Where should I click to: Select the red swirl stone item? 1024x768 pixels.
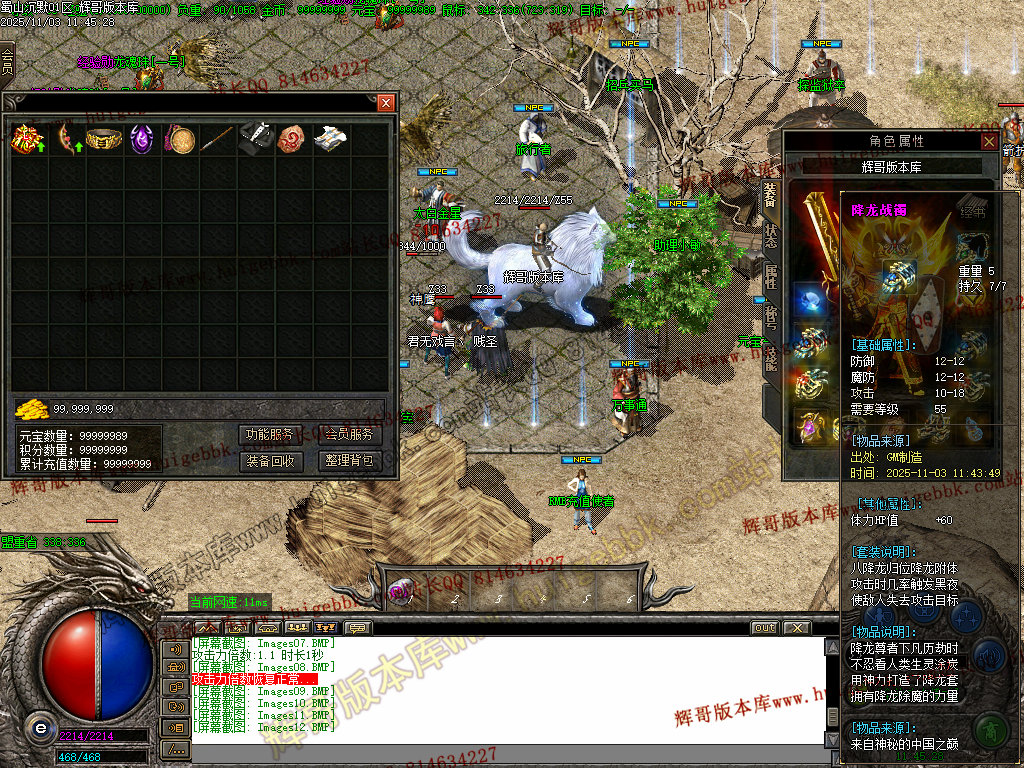pyautogui.click(x=292, y=139)
